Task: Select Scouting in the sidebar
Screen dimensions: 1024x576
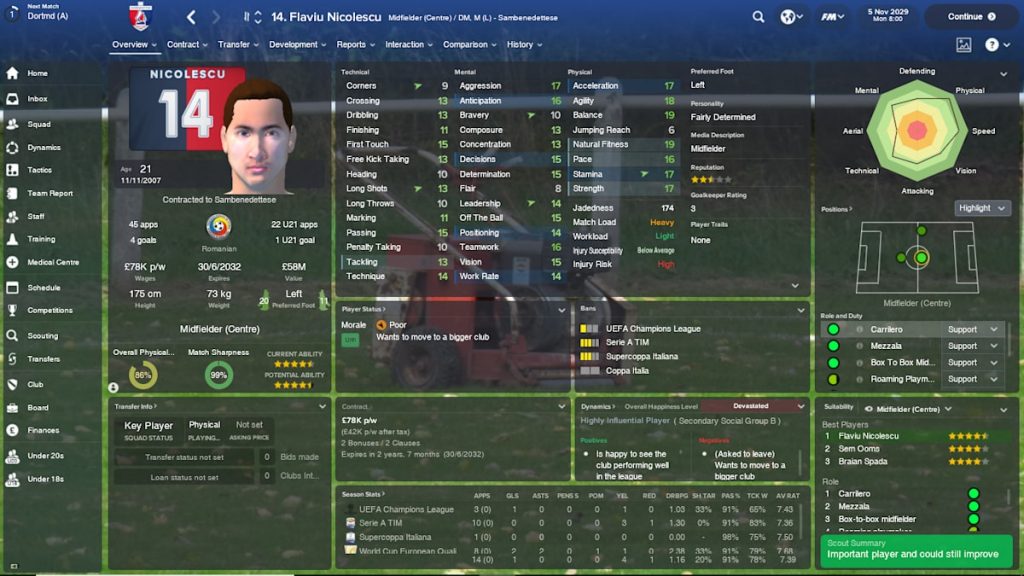Action: tap(42, 336)
